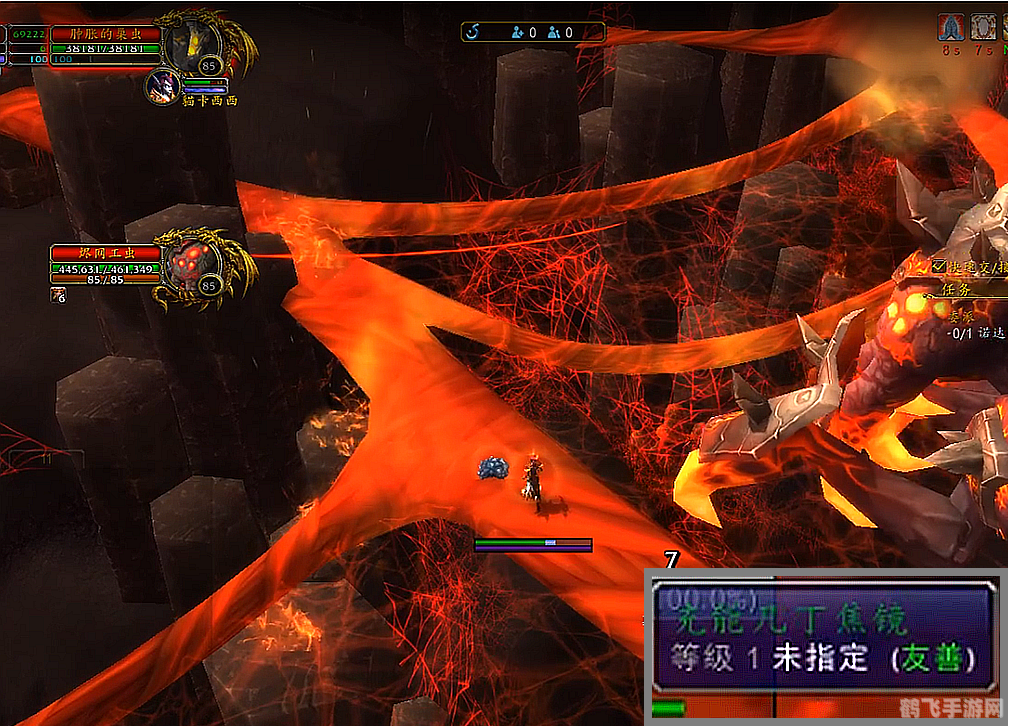Select the level 85 beetle portrait frame
Screen dimensions: 1009x726
[191, 45]
